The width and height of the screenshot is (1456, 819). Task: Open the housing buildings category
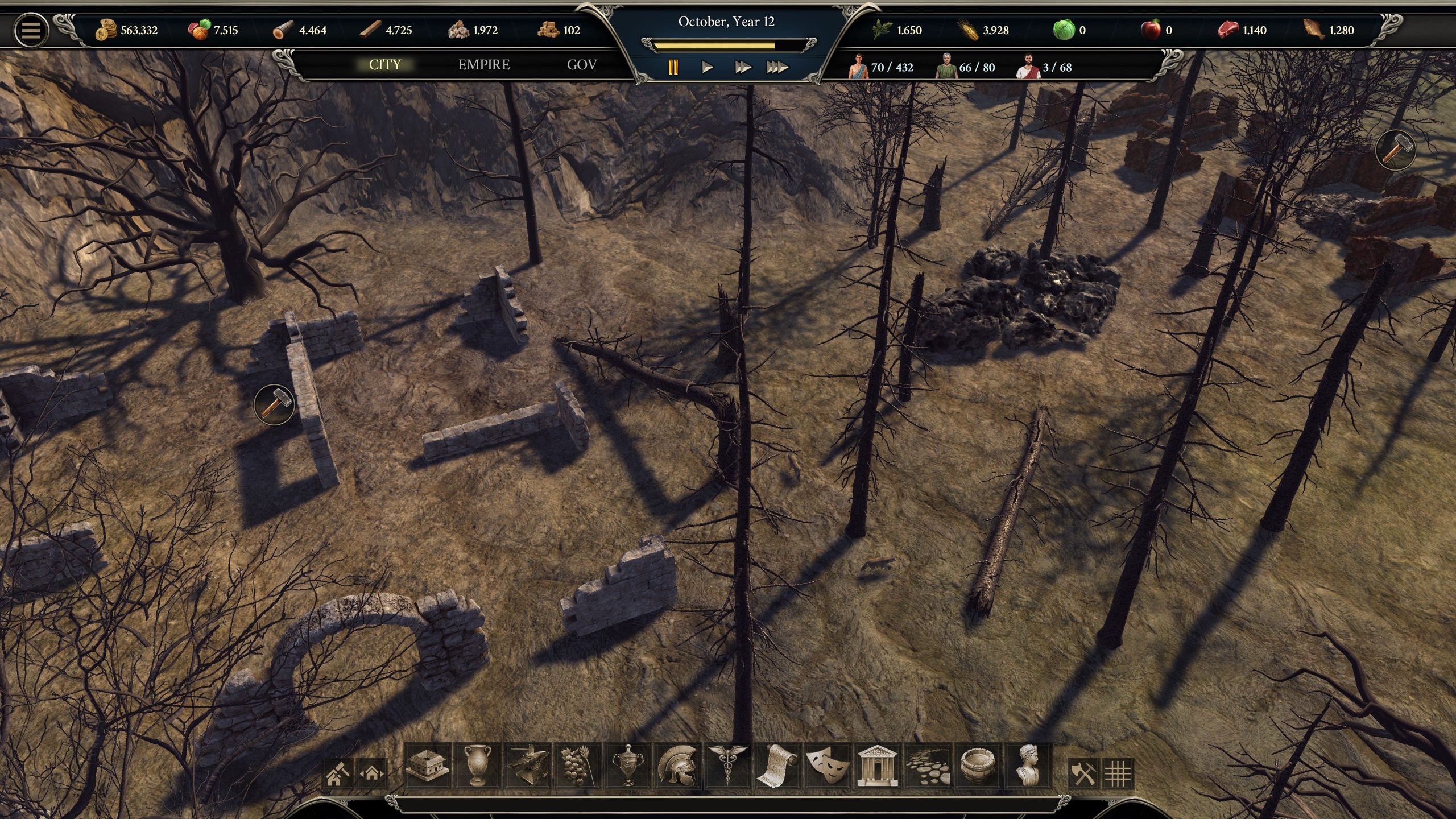coord(427,766)
